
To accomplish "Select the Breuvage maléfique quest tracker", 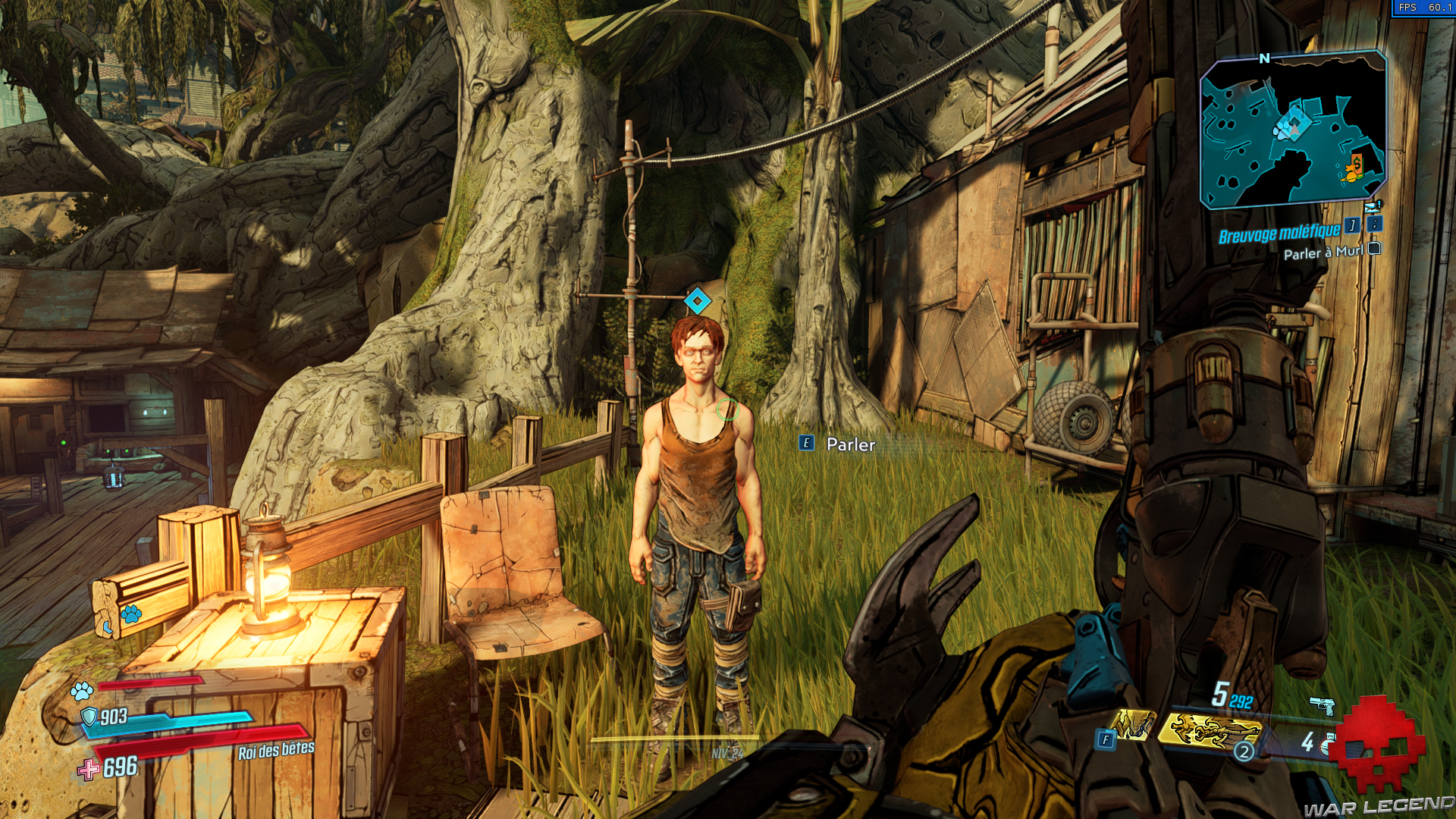I will (1279, 234).
